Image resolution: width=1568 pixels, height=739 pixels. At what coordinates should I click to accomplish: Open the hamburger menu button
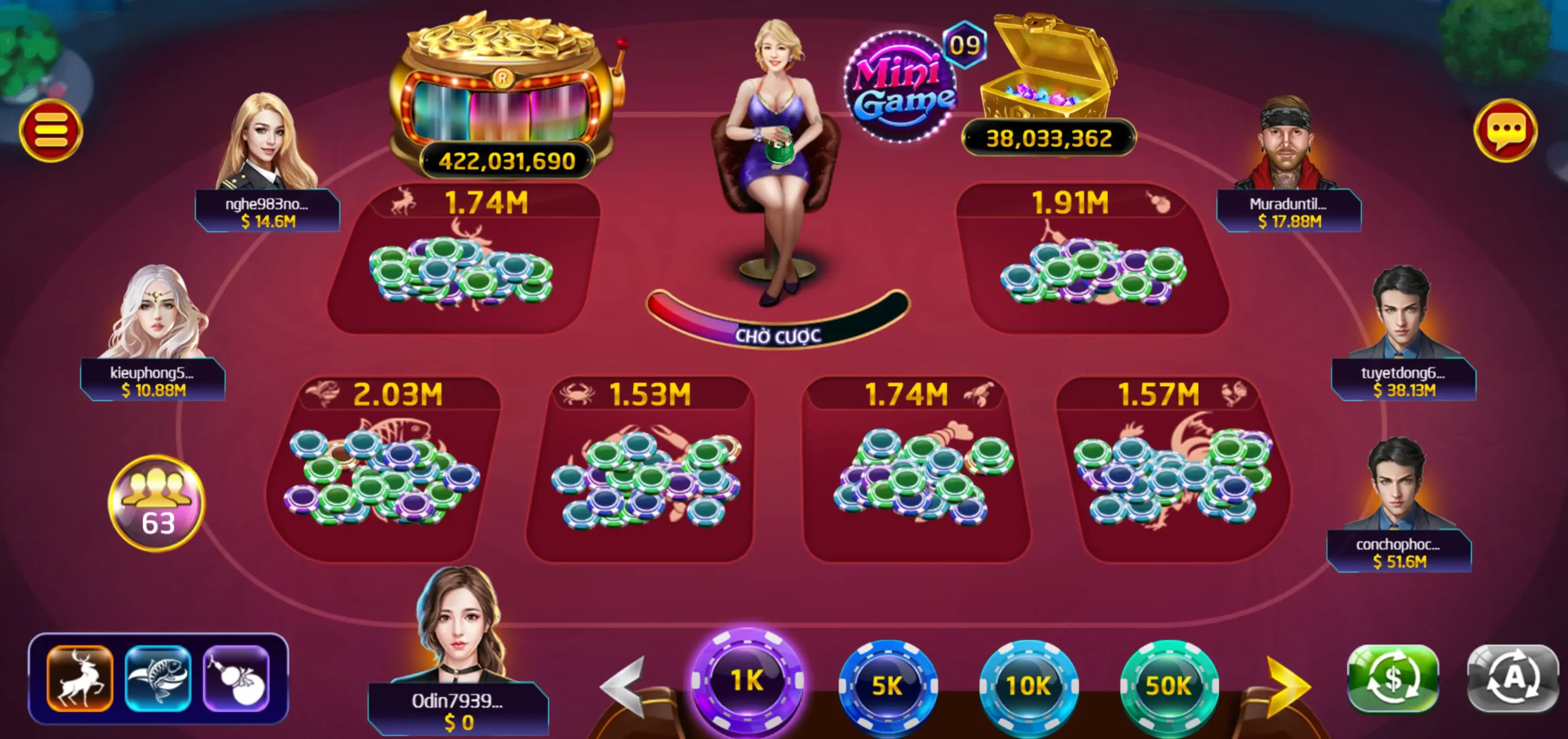51,130
